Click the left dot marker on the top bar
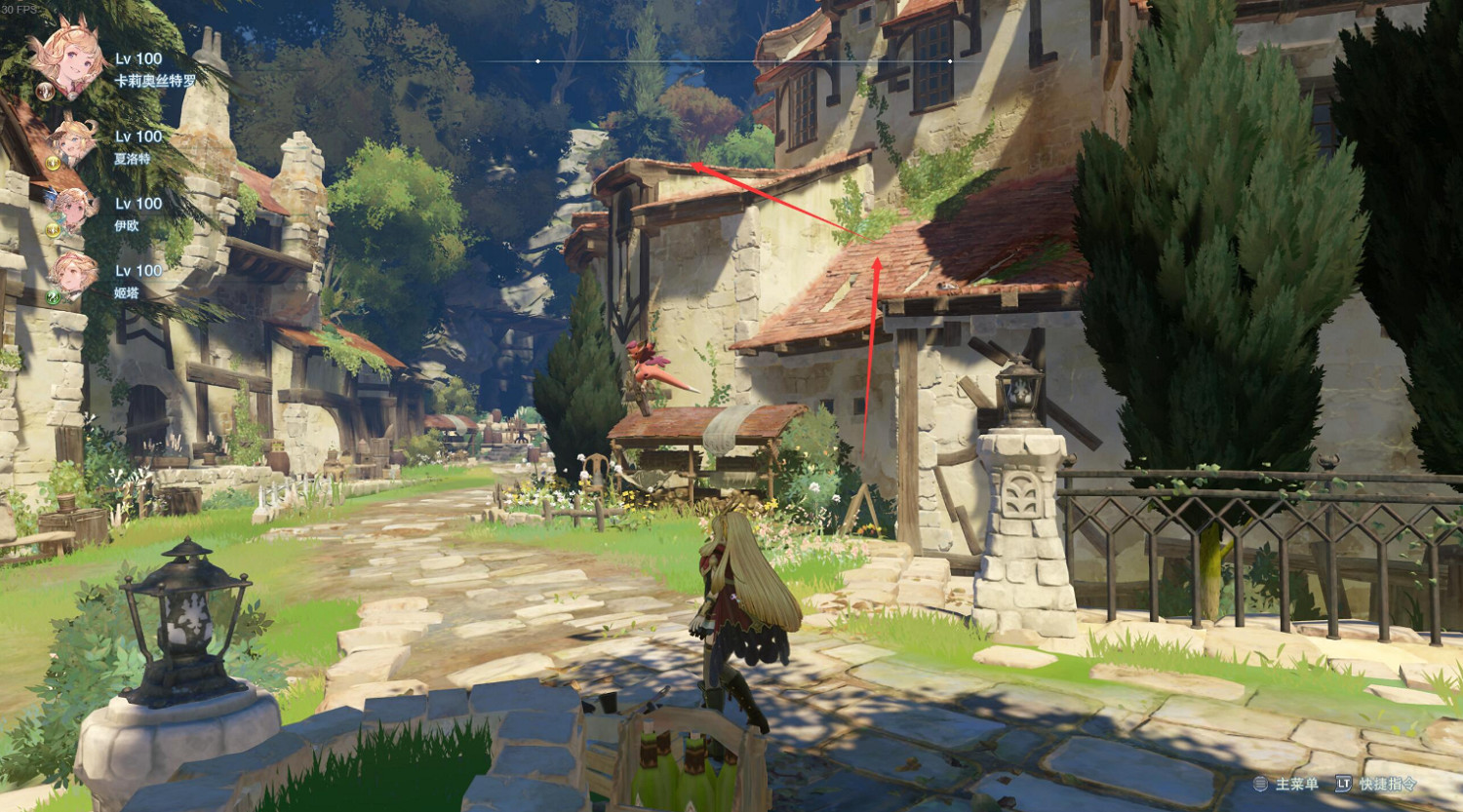This screenshot has height=812, width=1463. click(535, 59)
